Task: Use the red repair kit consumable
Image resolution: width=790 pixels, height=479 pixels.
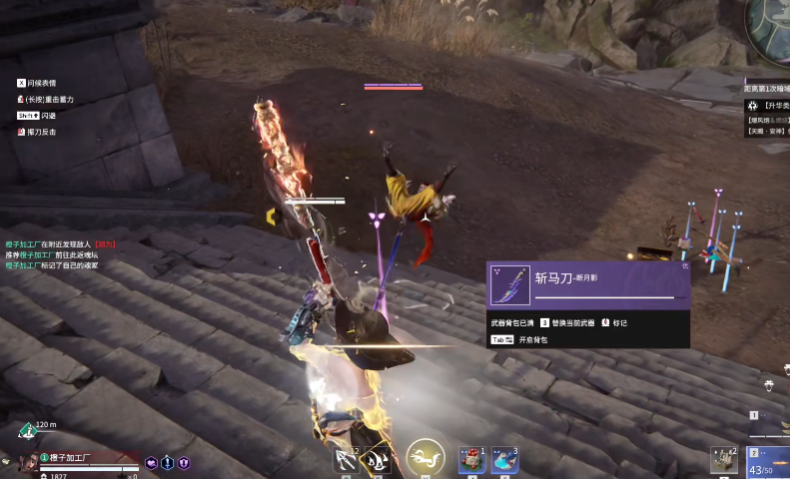Action: [x=472, y=461]
